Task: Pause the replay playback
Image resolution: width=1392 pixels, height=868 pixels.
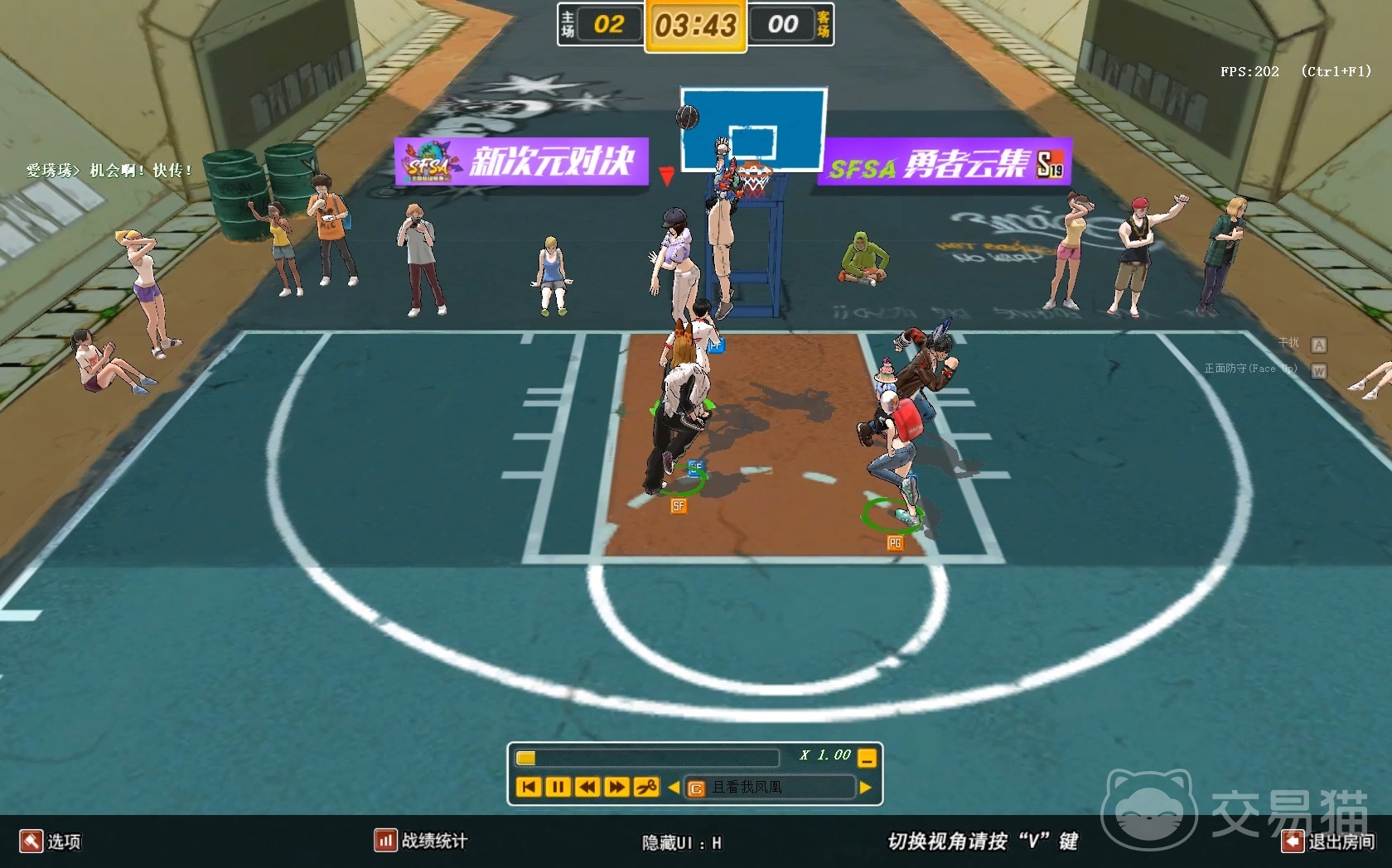Action: click(558, 787)
